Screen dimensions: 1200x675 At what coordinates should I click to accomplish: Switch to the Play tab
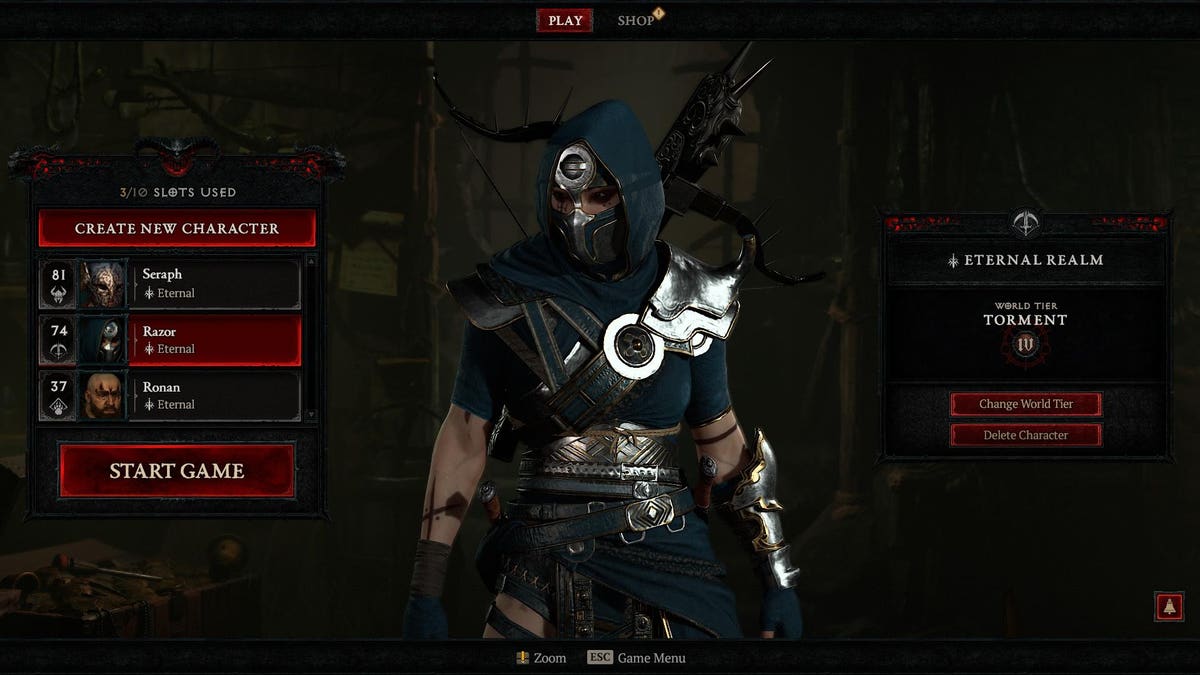tap(565, 21)
